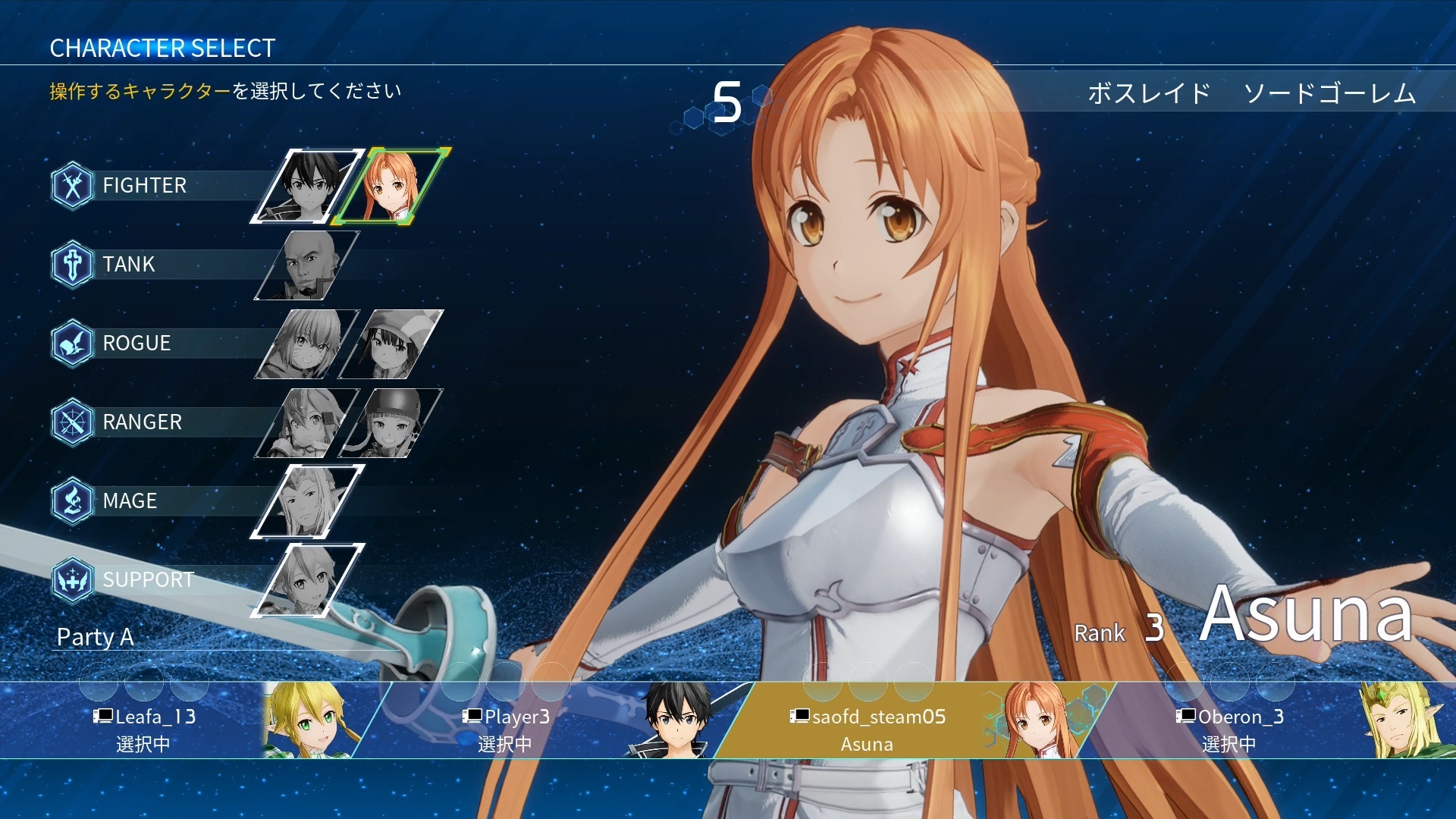Pick the helmeted second Ranger portrait
Screen dimensions: 1456x819
[391, 422]
